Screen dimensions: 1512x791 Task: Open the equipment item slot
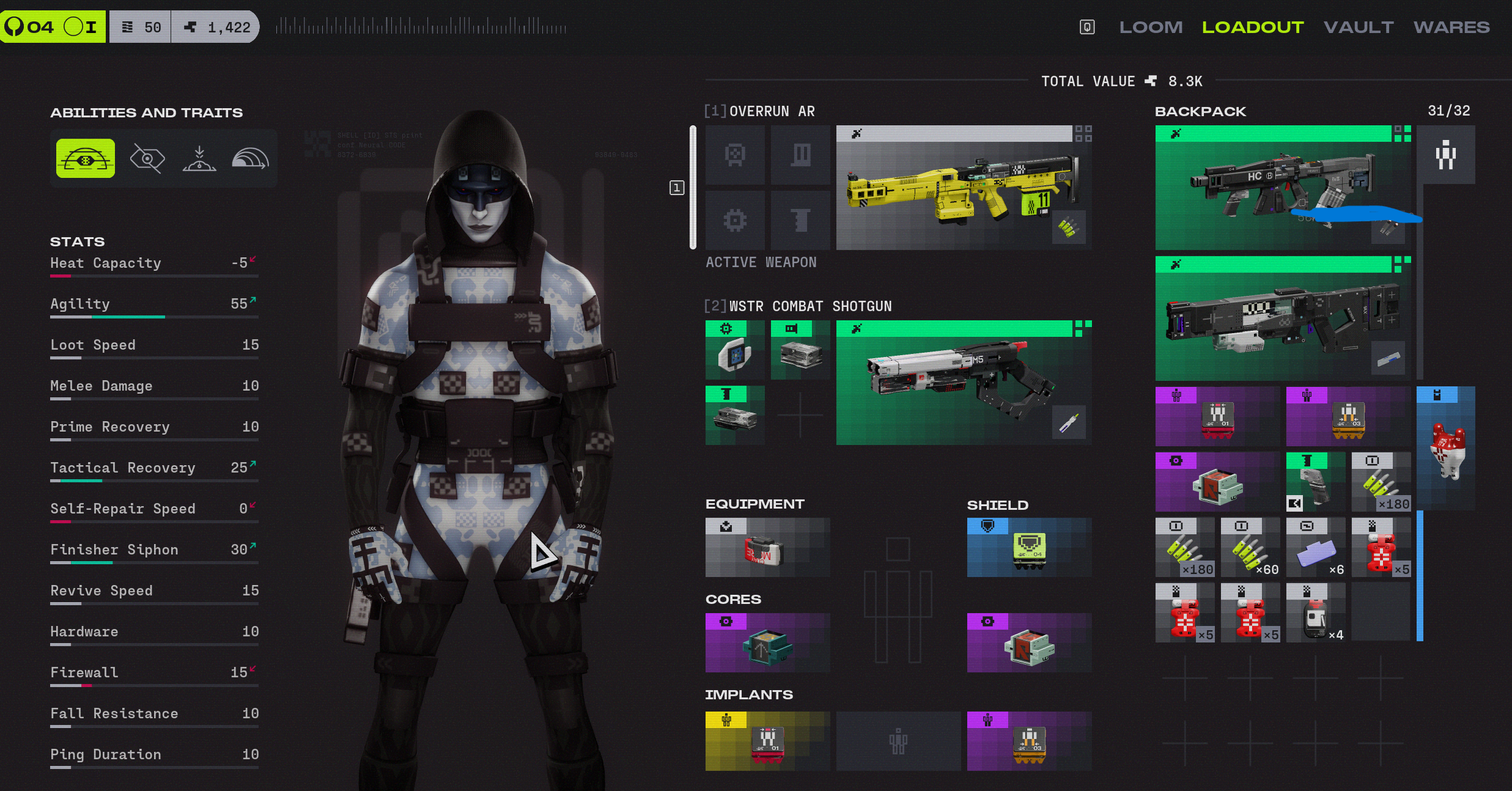tap(767, 548)
